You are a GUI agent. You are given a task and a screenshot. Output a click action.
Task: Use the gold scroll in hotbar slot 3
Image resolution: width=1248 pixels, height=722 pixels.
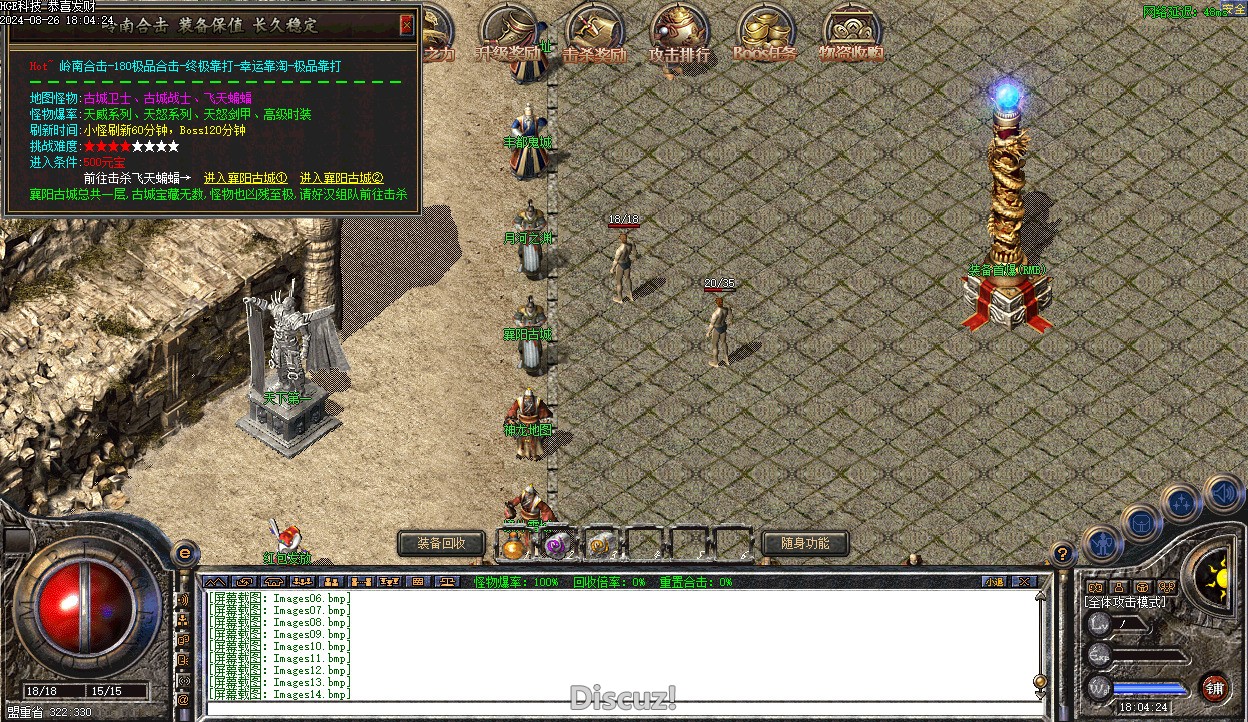coord(599,544)
